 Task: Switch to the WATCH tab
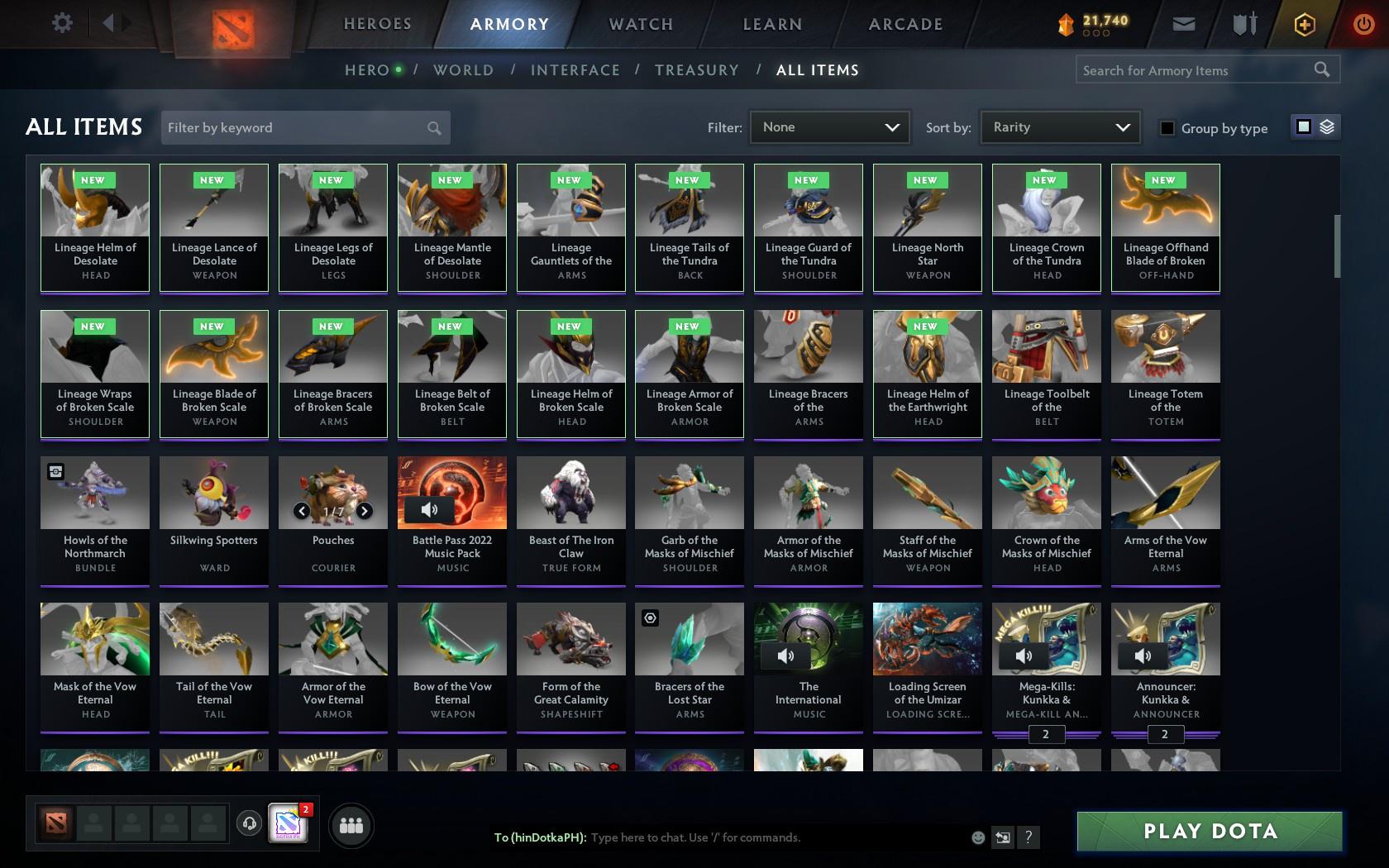pos(639,24)
